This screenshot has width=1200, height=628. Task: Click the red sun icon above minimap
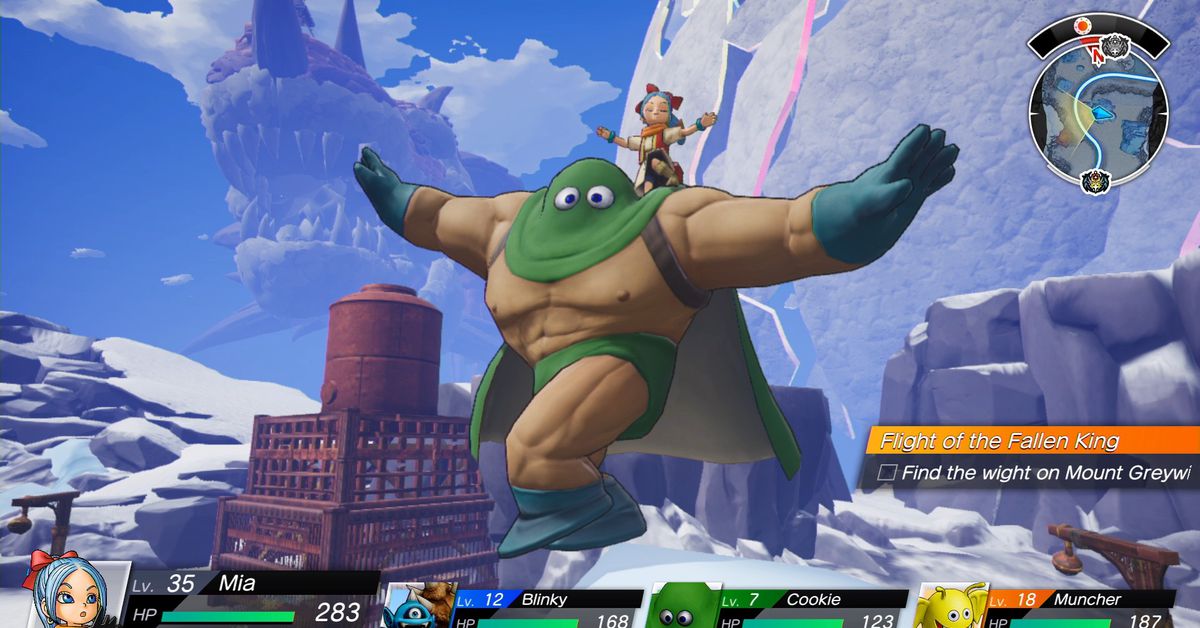1081,26
